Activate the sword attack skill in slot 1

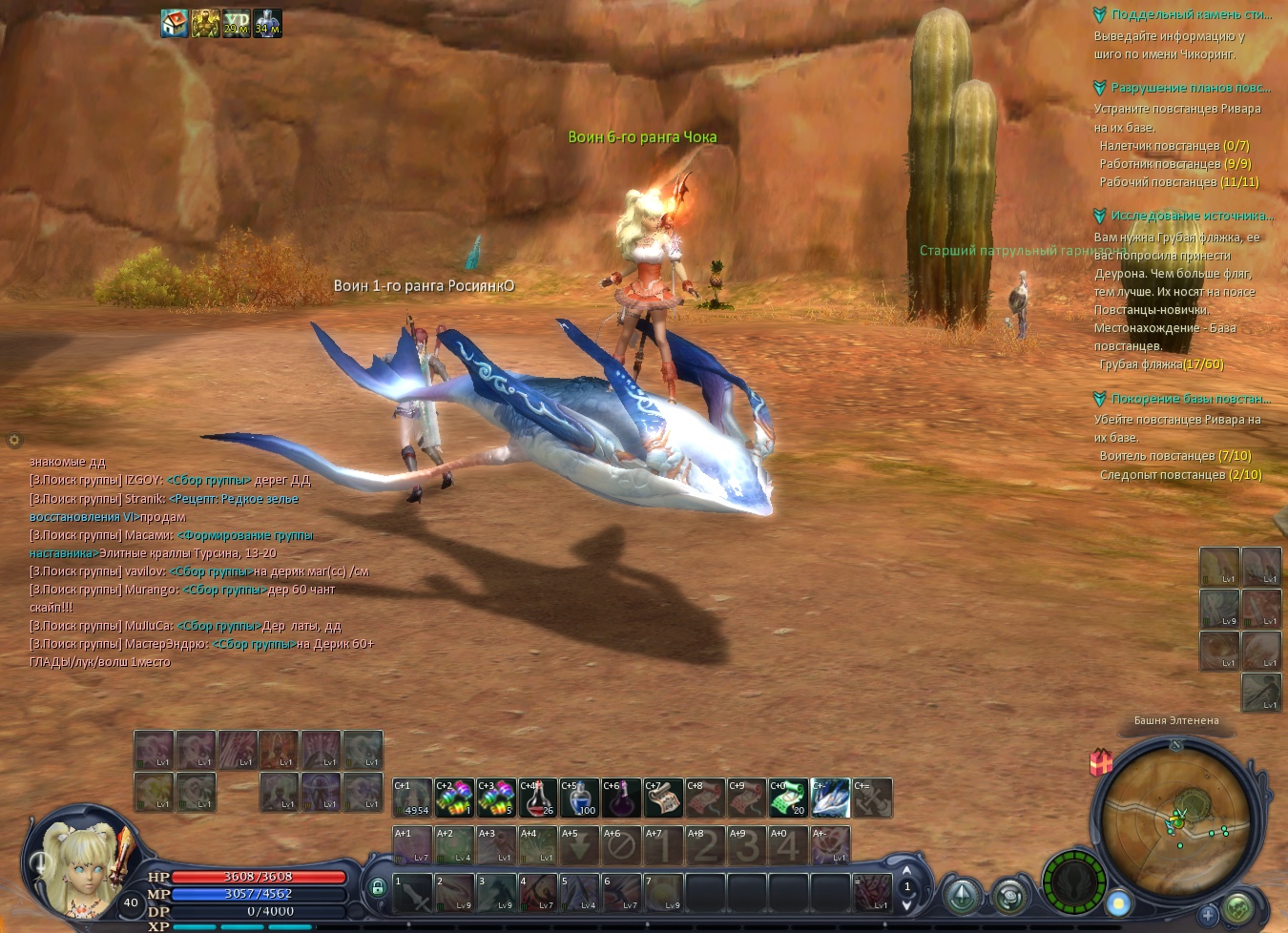coord(413,892)
